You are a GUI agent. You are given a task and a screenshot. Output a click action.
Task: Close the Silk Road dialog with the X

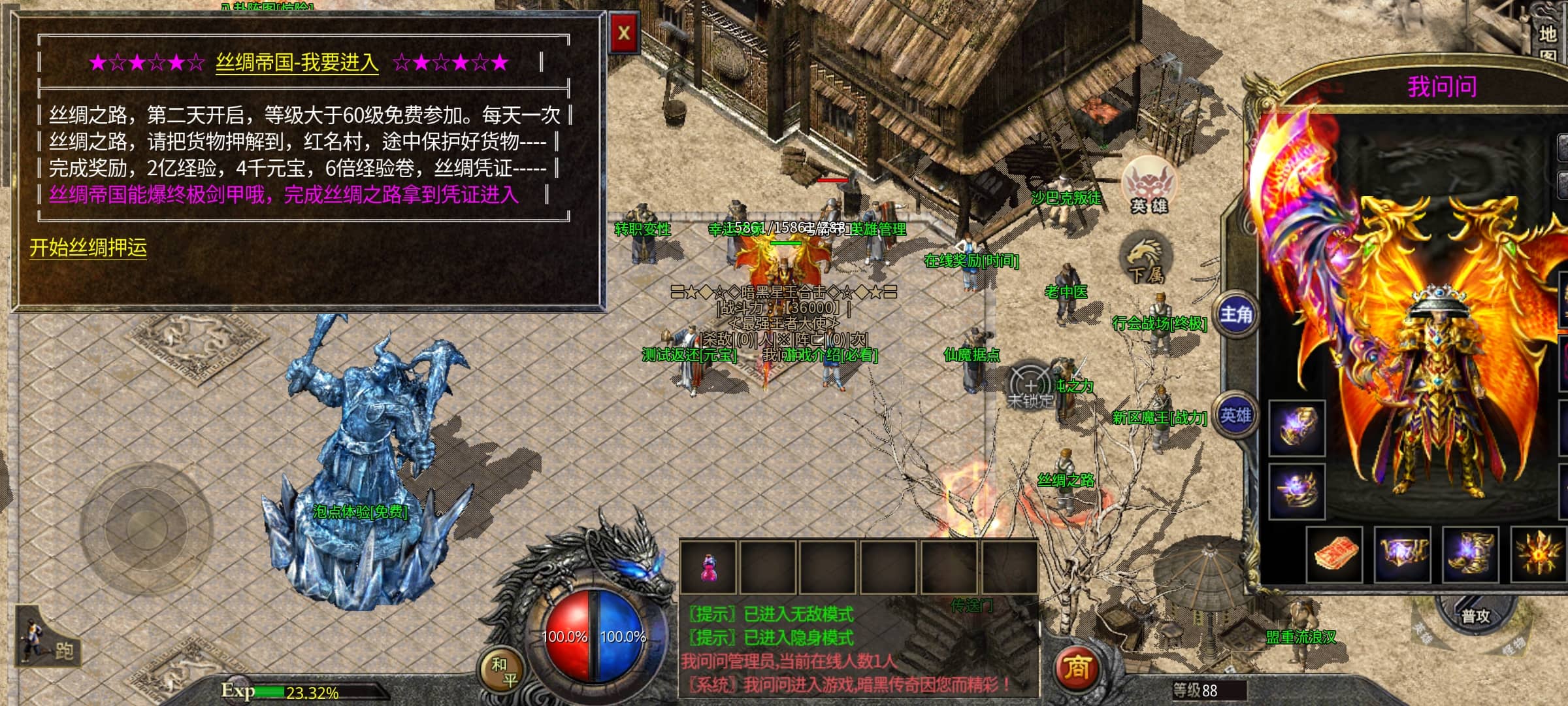tap(623, 33)
